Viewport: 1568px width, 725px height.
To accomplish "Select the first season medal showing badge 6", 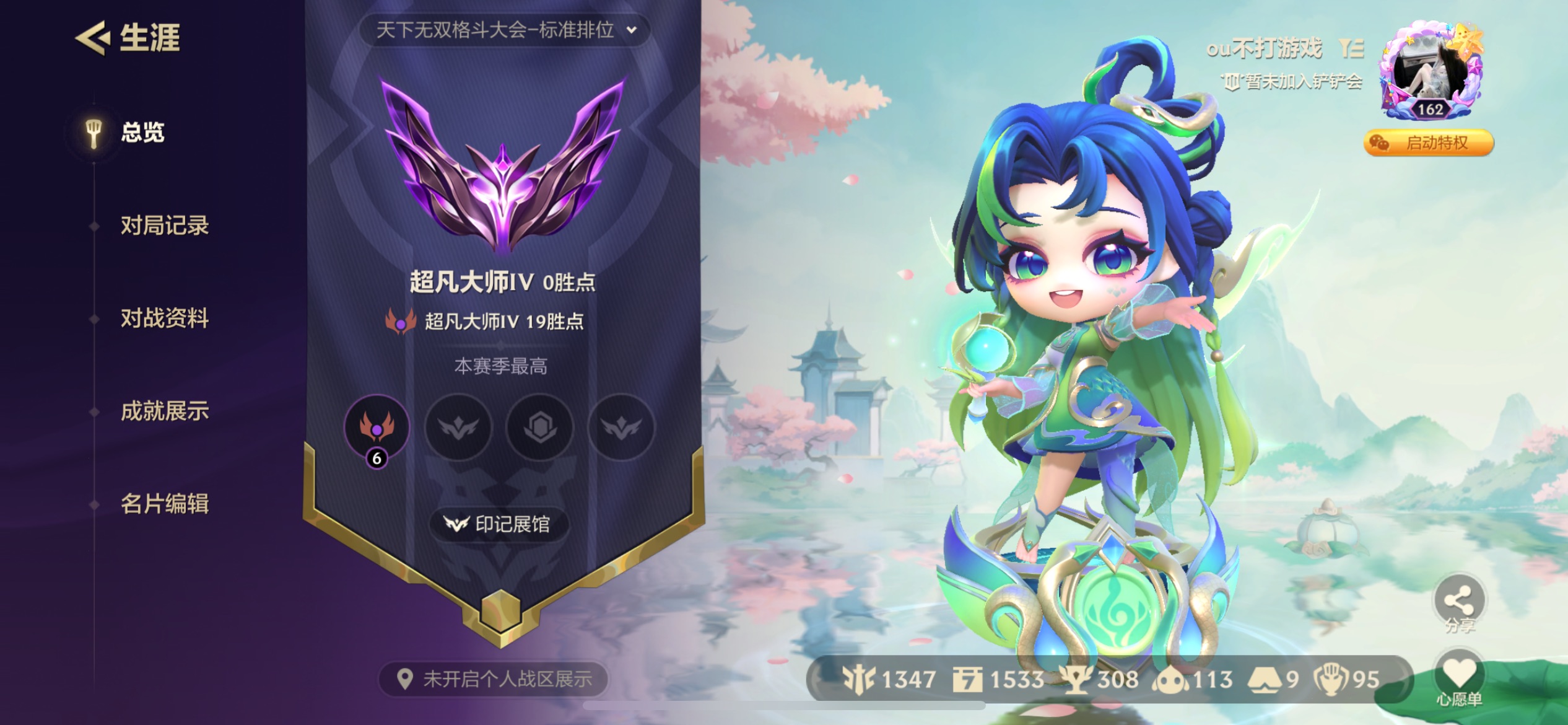I will point(377,428).
